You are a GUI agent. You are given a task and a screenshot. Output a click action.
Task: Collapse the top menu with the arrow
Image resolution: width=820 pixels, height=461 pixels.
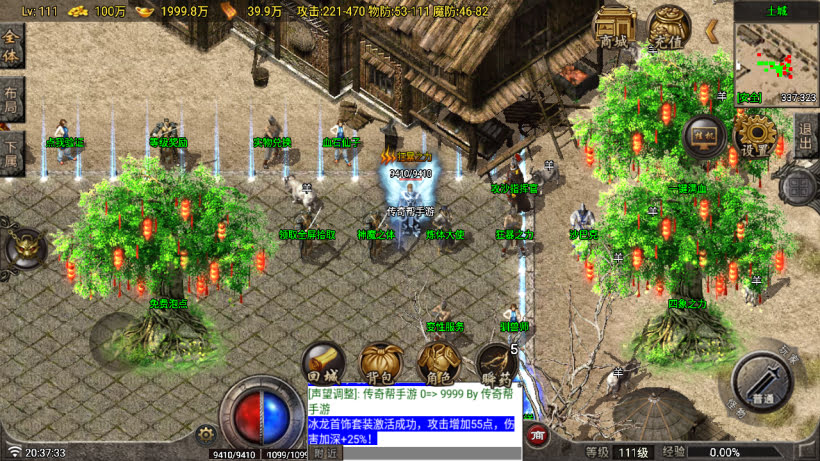click(x=711, y=31)
